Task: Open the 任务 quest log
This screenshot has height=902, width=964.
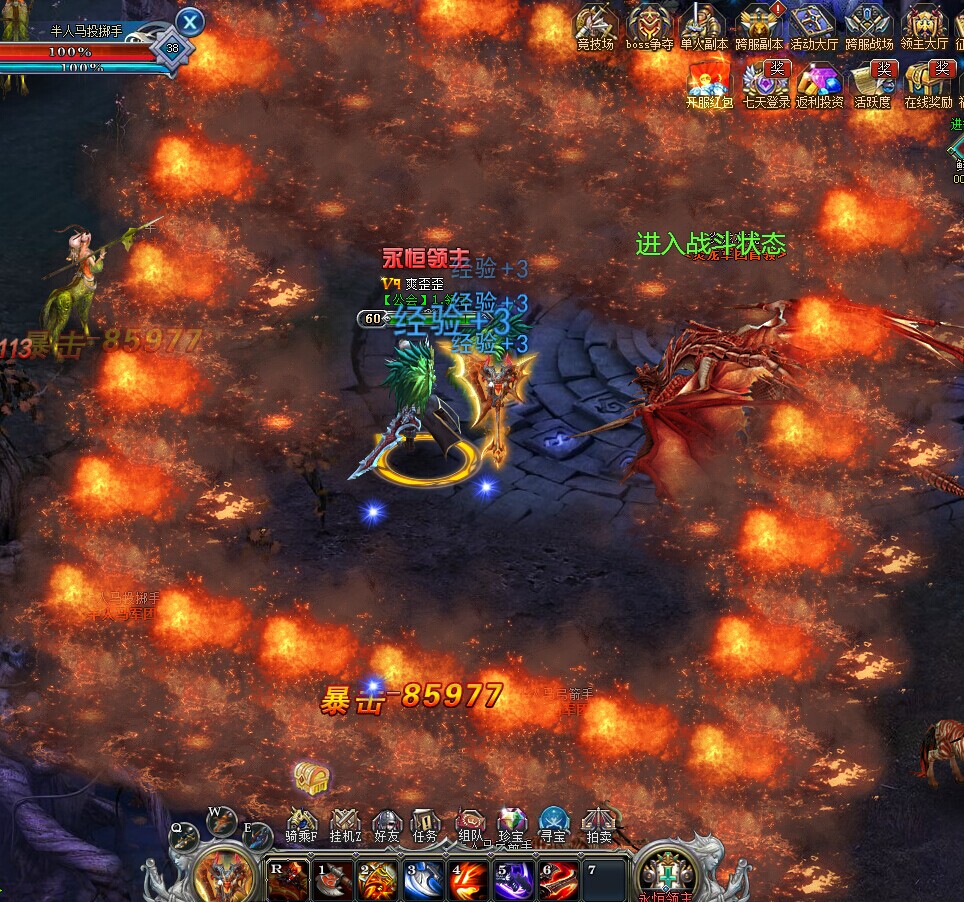Action: point(425,825)
